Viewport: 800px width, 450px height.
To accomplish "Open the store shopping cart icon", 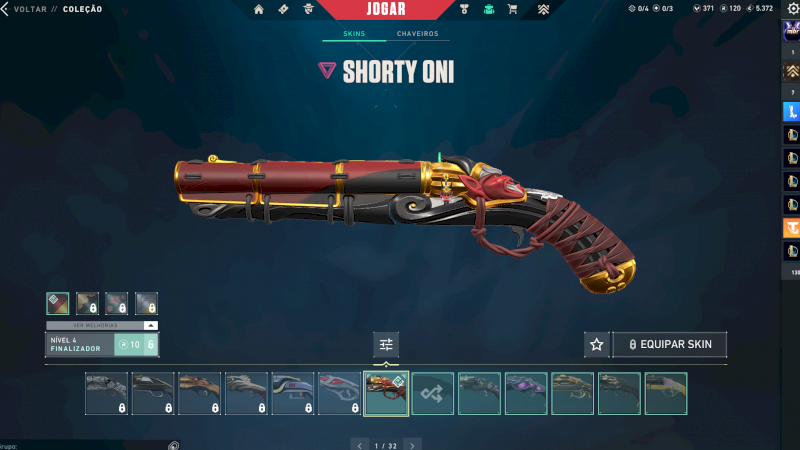I will 513,9.
